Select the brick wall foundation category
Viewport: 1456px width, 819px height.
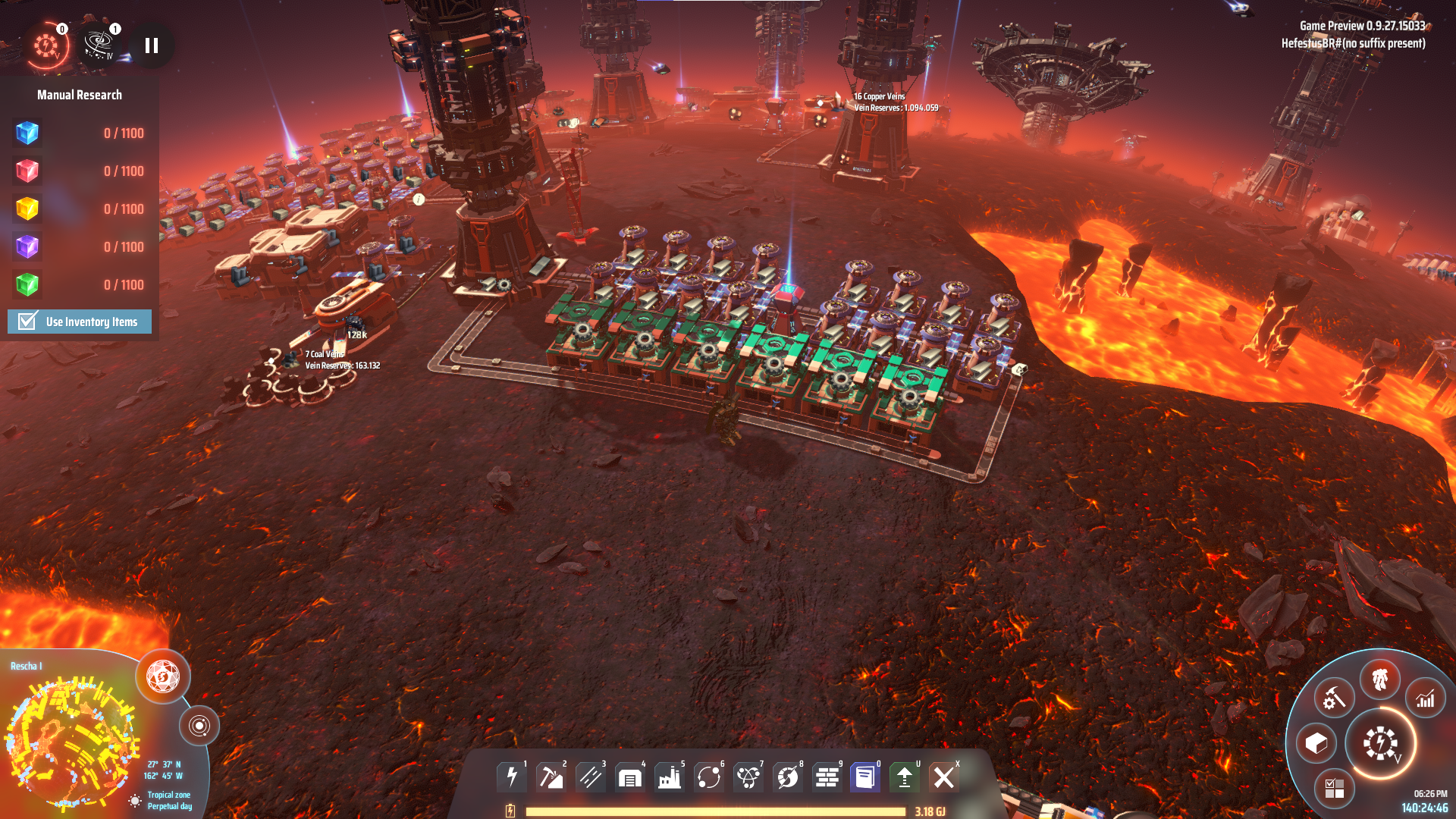coord(827,777)
